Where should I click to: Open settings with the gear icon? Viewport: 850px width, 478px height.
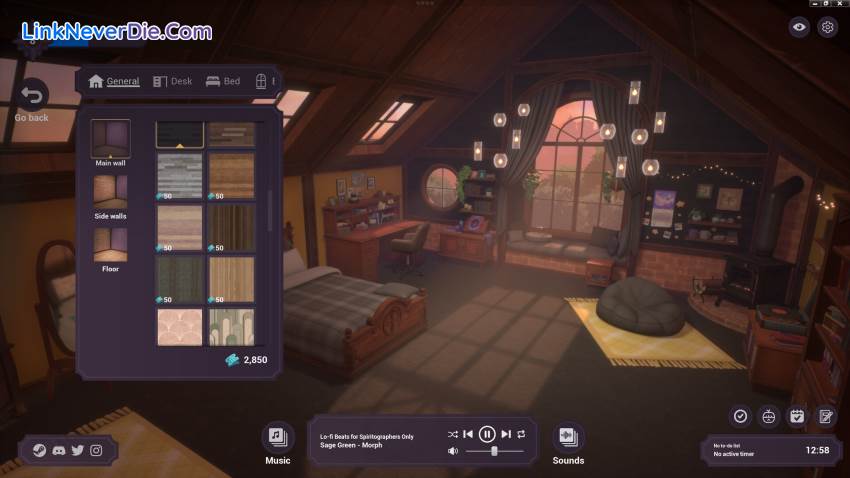(x=827, y=27)
